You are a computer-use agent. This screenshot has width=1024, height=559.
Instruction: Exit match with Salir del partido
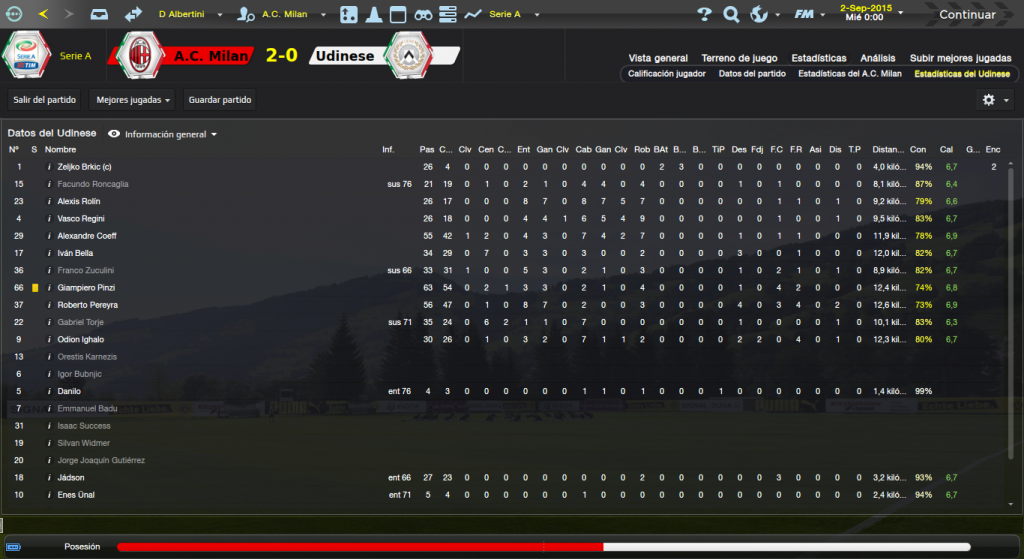click(45, 100)
